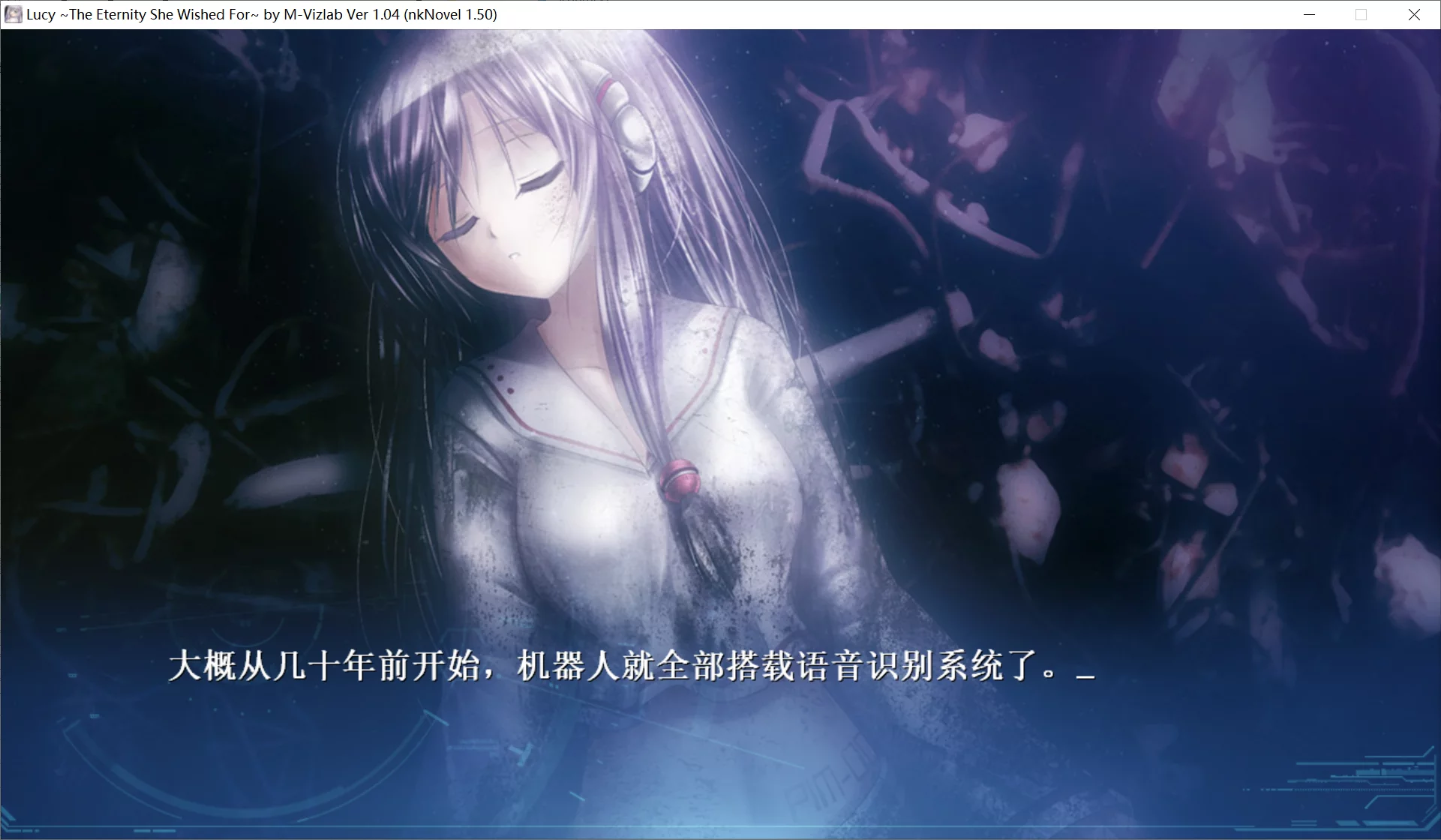This screenshot has height=840, width=1441.
Task: Minimize the Lucy game window
Action: tap(1309, 14)
